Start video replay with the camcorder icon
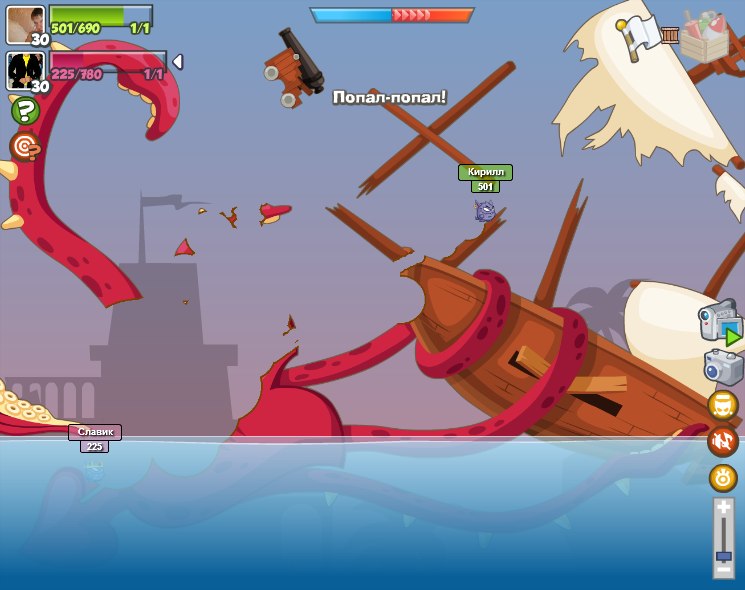This screenshot has height=590, width=745. pyautogui.click(x=721, y=323)
